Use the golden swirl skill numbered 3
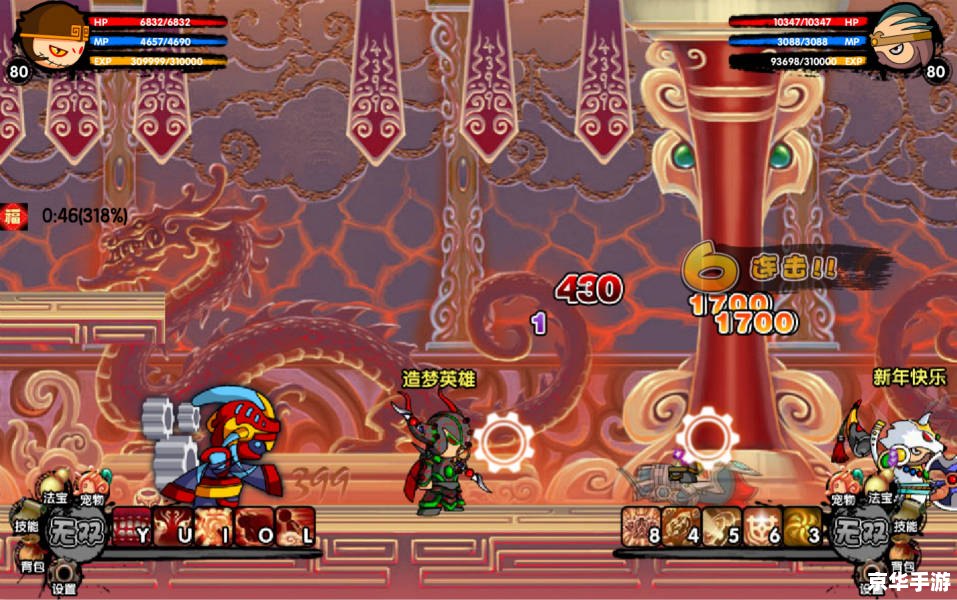This screenshot has width=957, height=600. click(802, 527)
